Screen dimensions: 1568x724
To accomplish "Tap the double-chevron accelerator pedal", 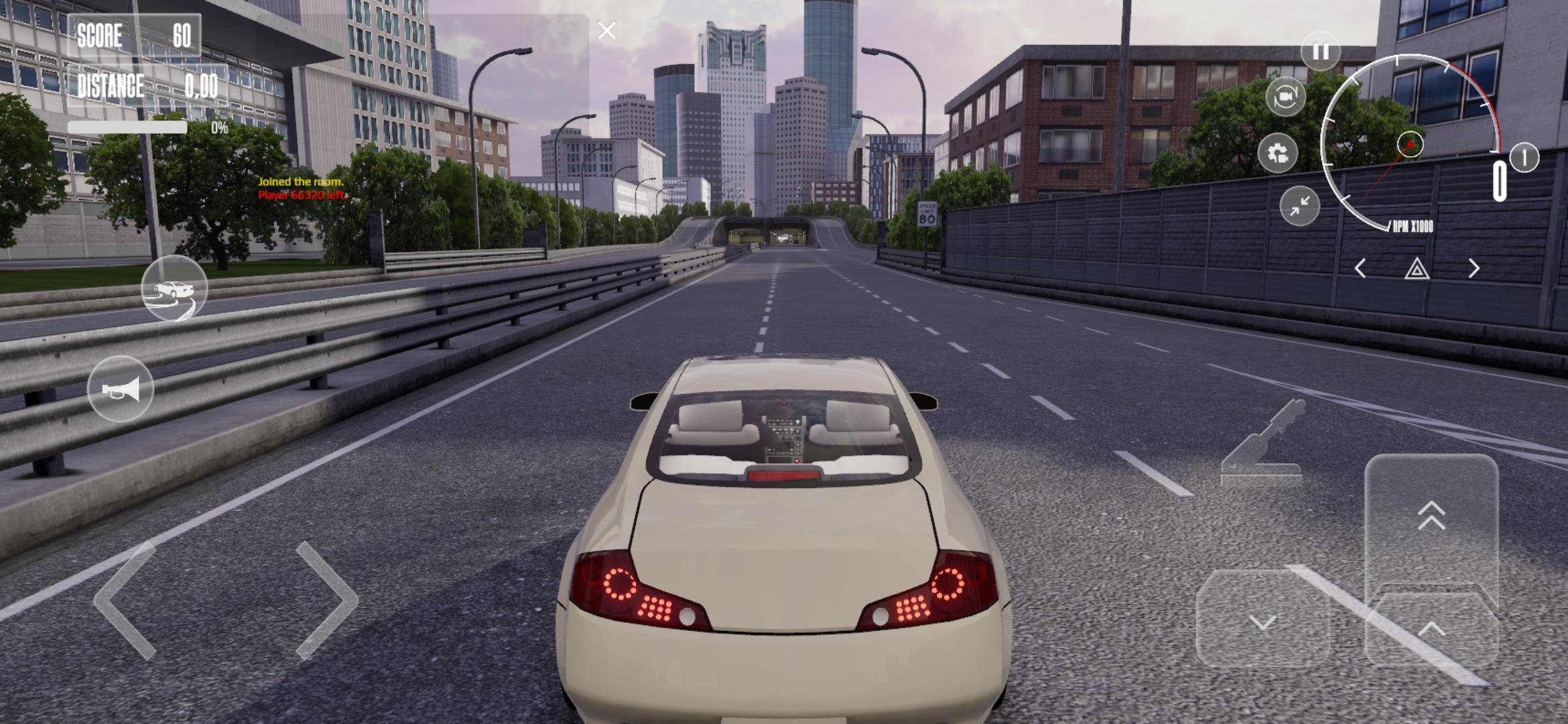I will click(x=1431, y=516).
